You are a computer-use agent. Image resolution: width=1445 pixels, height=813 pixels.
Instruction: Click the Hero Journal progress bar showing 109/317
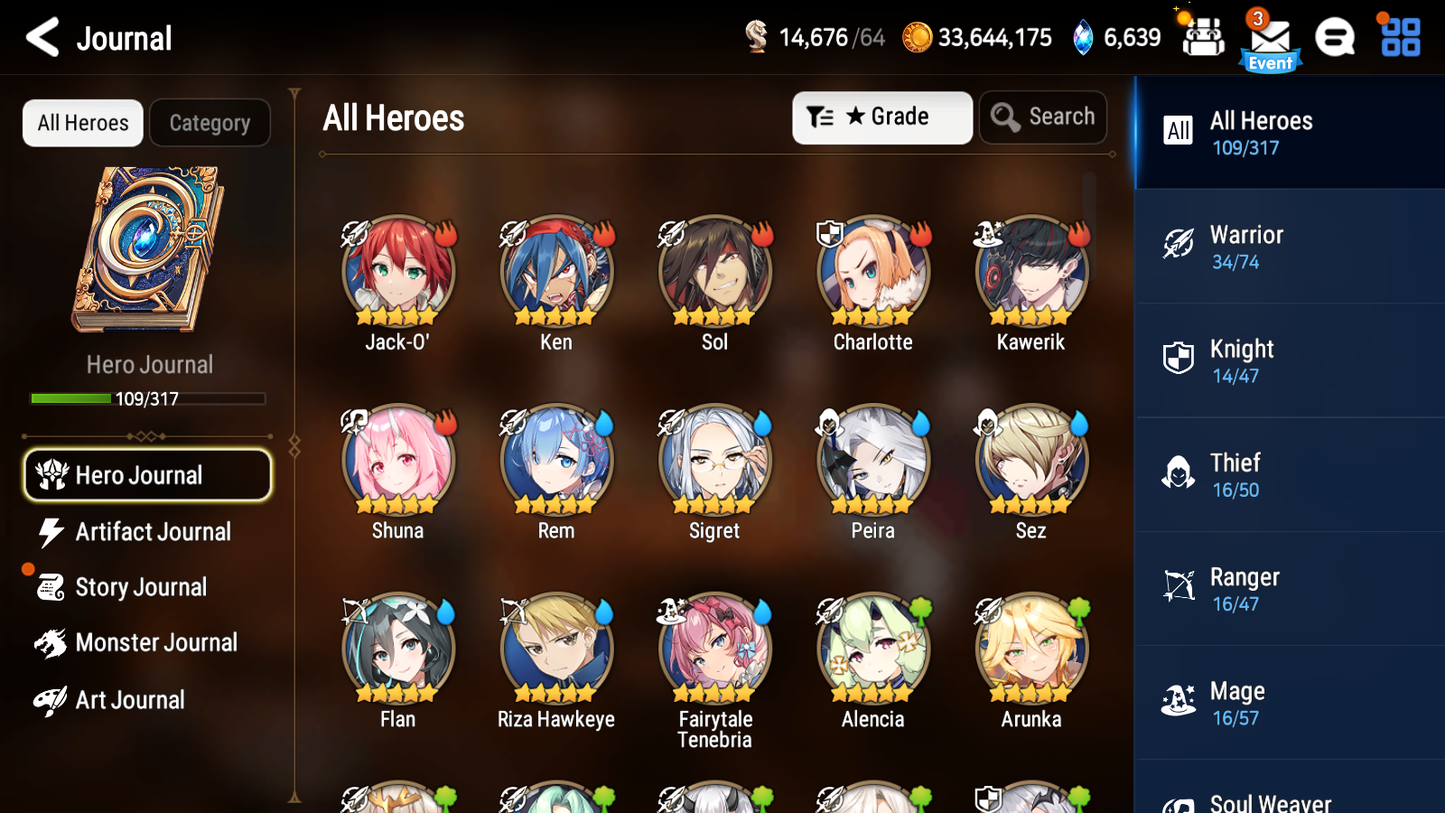pyautogui.click(x=149, y=398)
